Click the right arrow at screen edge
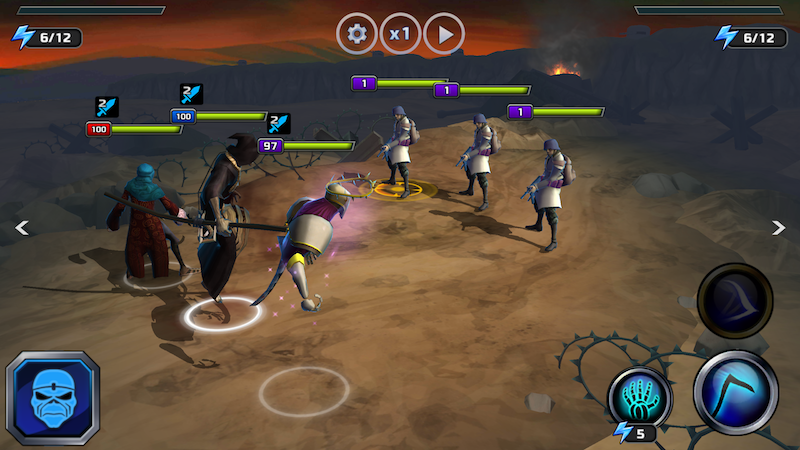The image size is (800, 450). 779,228
